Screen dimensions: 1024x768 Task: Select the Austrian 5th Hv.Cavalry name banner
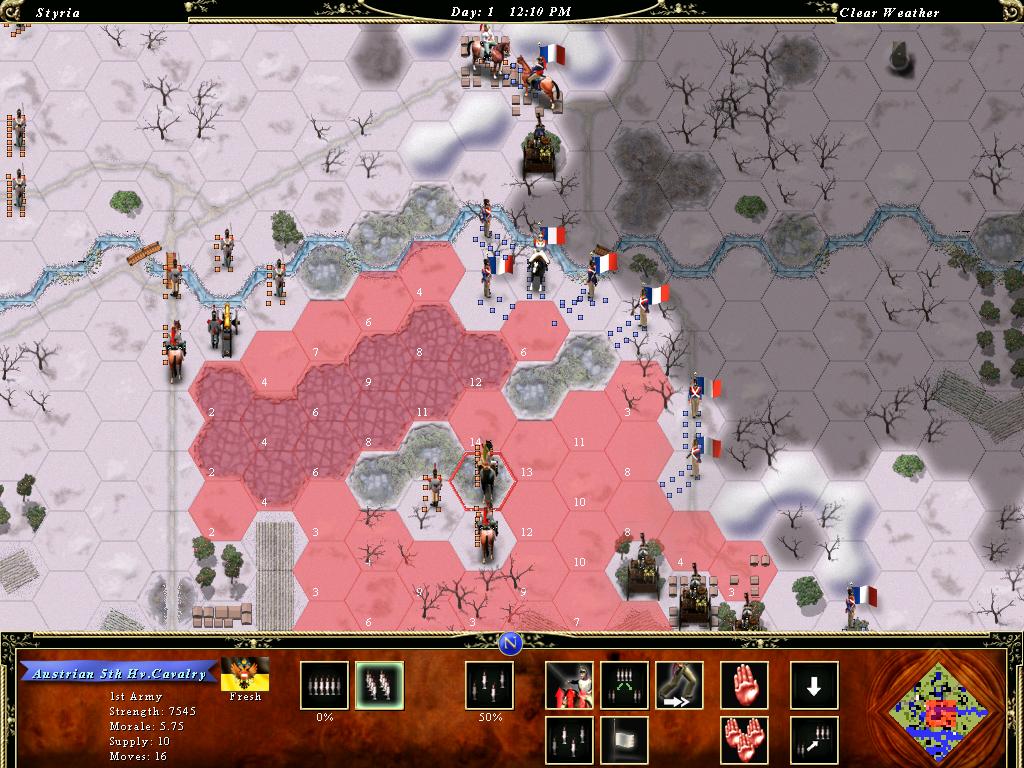click(x=119, y=673)
